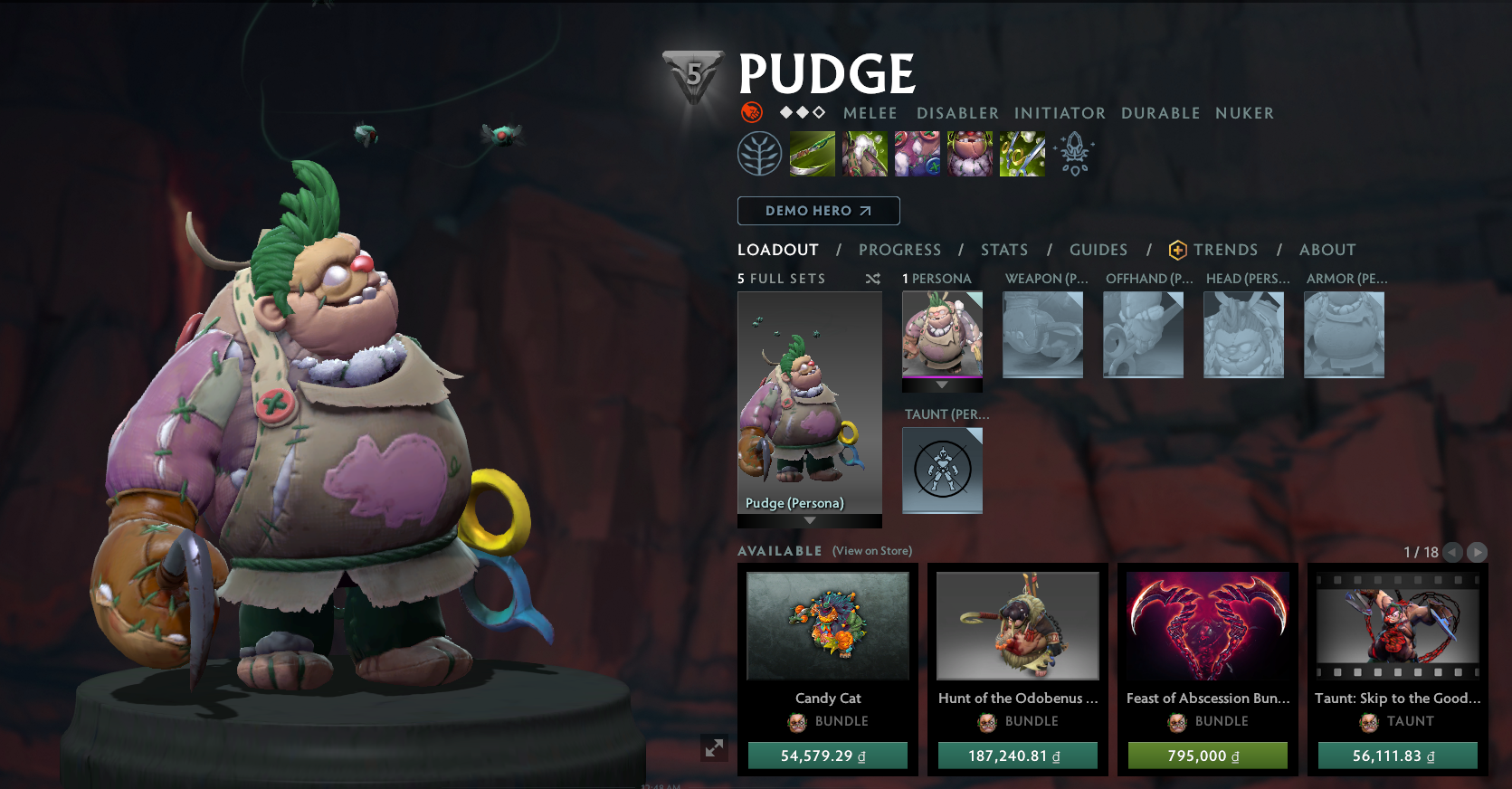Click the golden scissors ability icon

coord(1022,154)
